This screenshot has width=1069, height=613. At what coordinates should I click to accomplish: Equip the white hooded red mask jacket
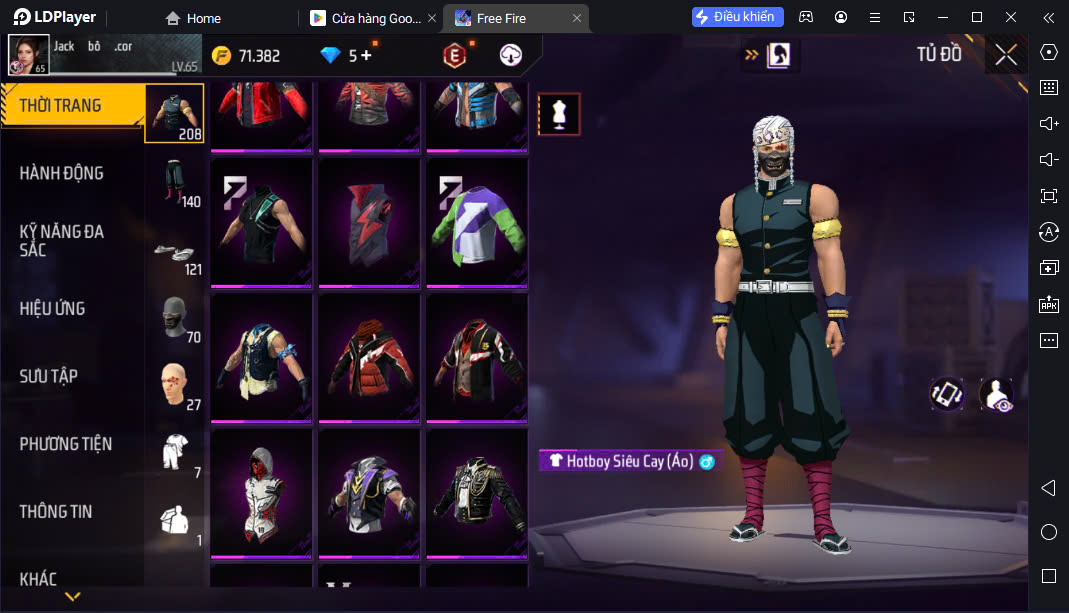click(261, 492)
